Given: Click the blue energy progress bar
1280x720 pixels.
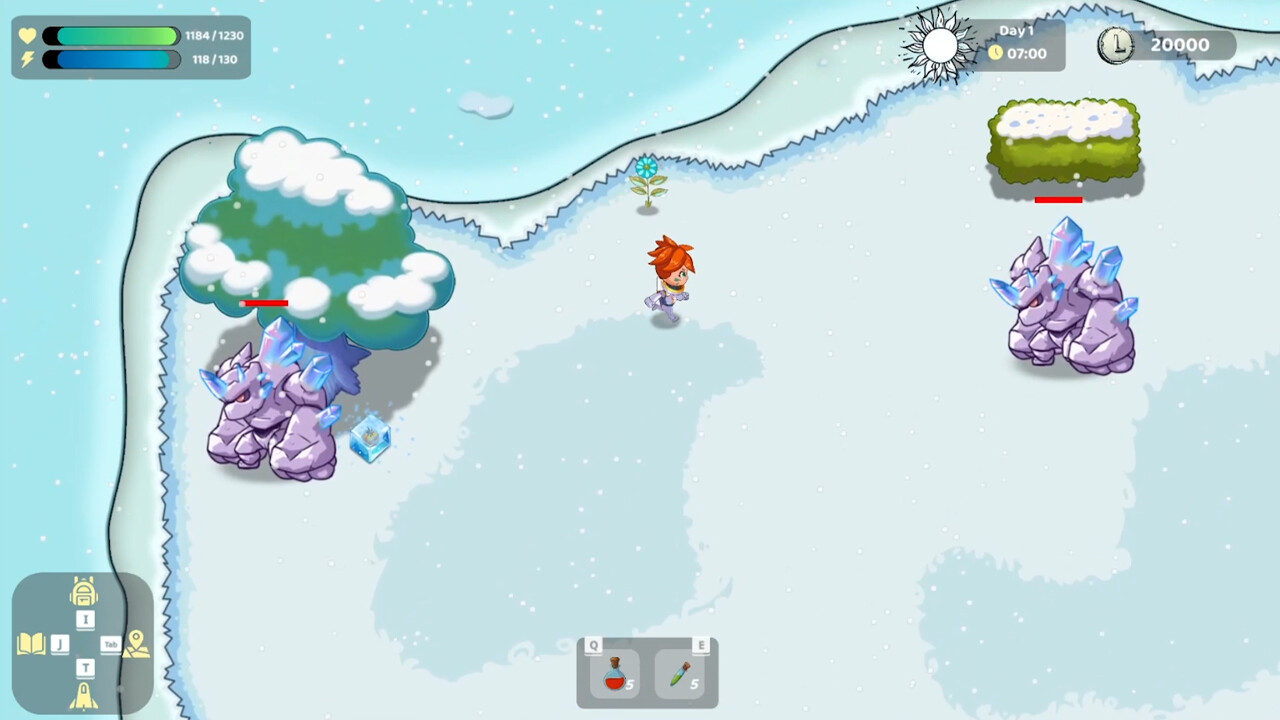Looking at the screenshot, I should click(110, 58).
